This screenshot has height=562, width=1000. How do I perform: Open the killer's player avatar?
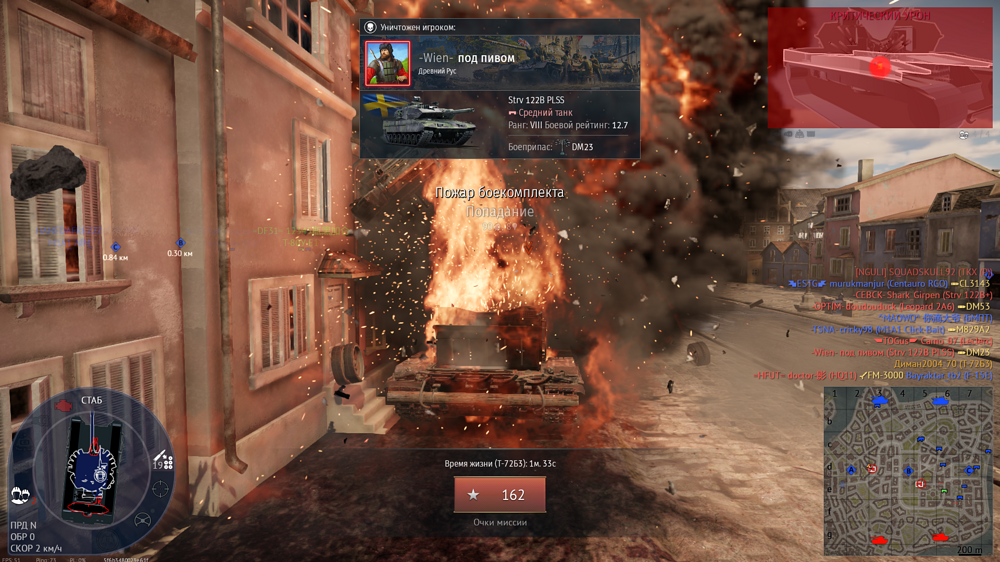[387, 63]
